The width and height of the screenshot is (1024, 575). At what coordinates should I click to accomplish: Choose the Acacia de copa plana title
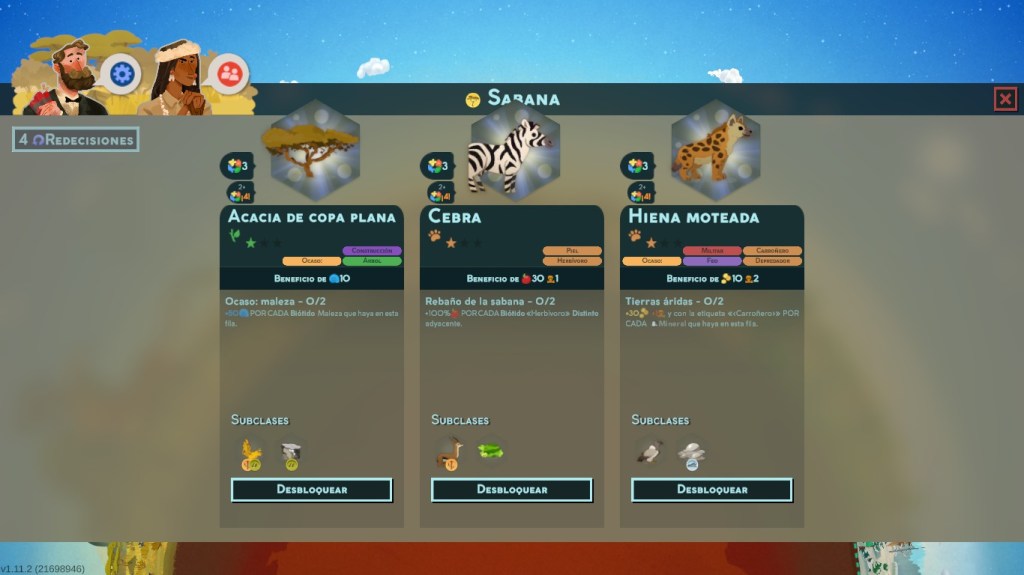pos(311,217)
